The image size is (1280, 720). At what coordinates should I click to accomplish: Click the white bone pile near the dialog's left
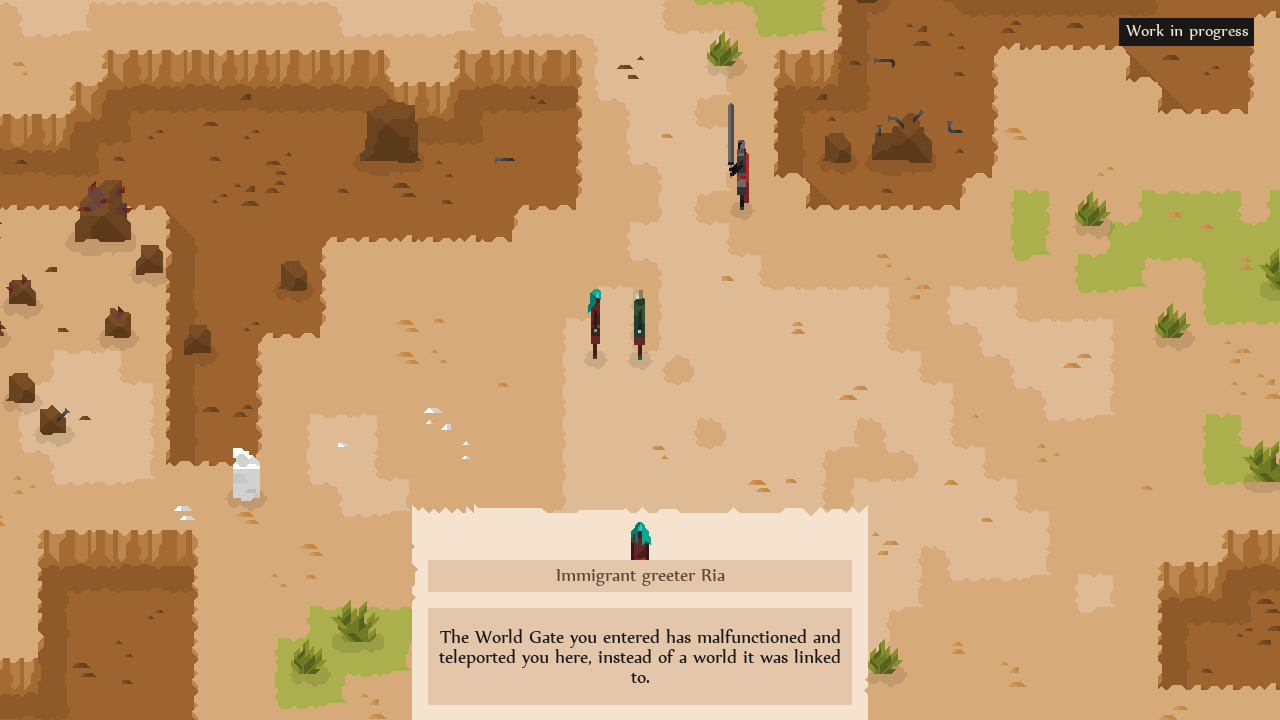coord(245,475)
